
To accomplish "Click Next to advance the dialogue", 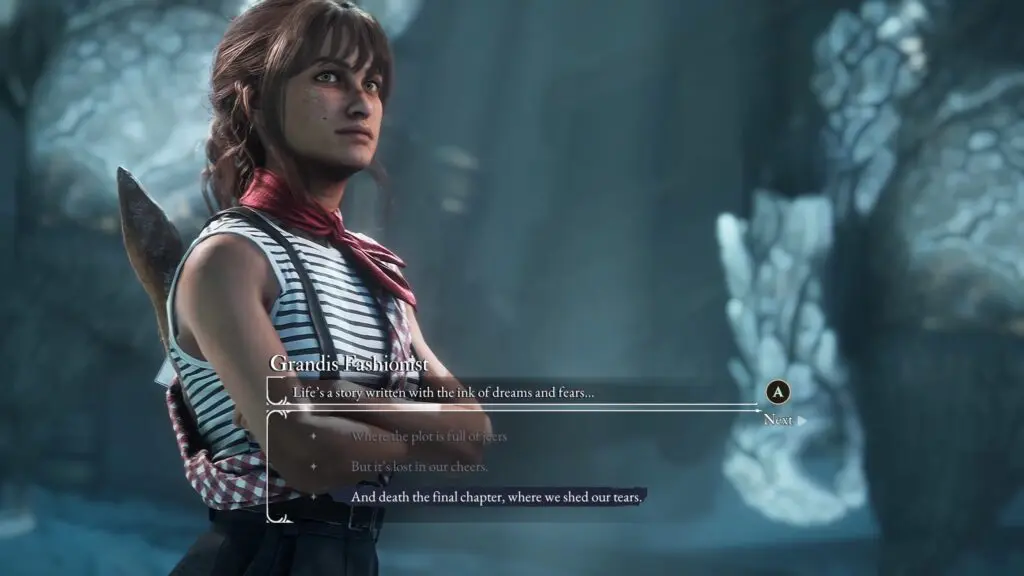I will [778, 420].
